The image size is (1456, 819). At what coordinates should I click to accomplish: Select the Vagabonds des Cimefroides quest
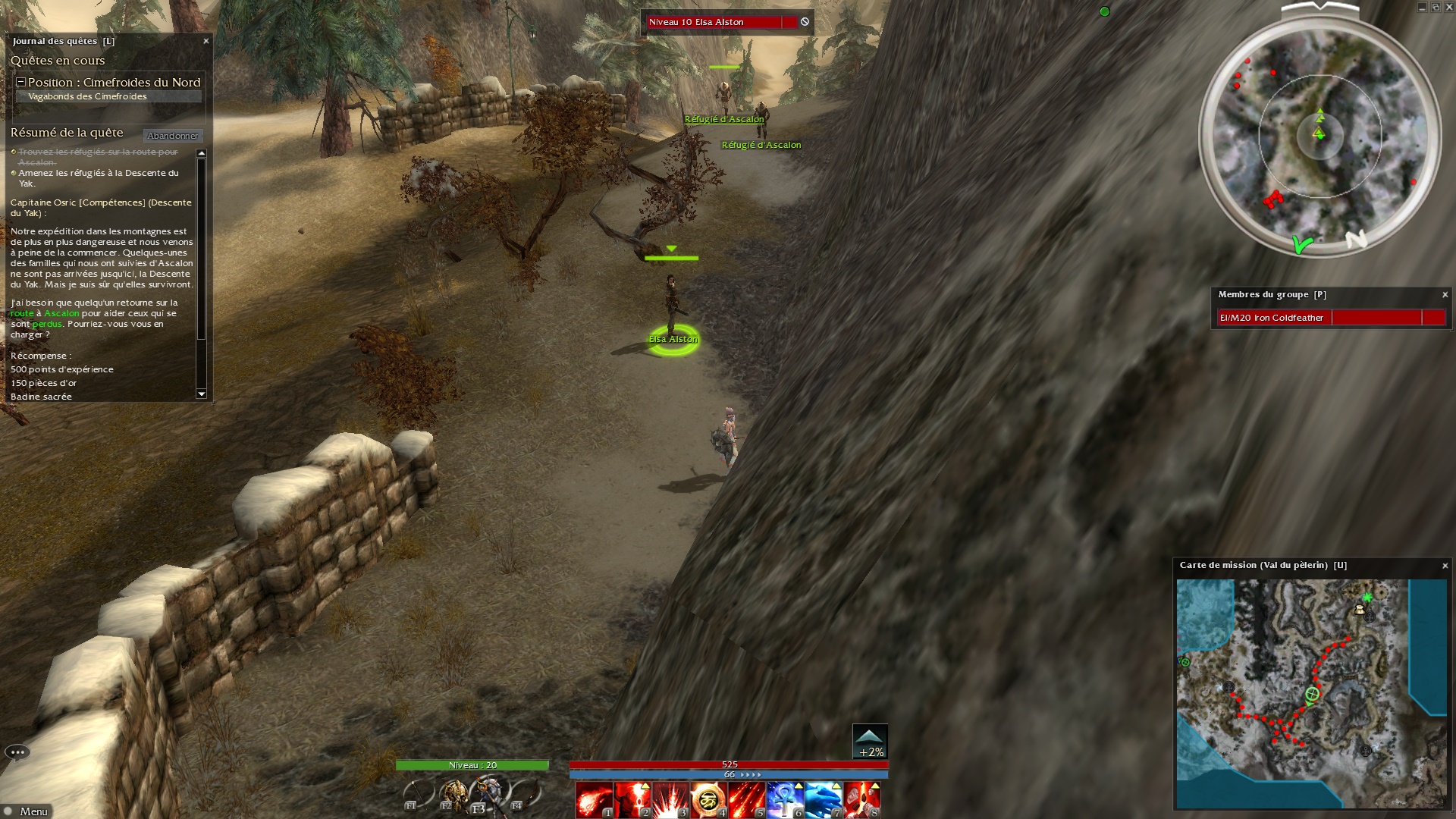(87, 96)
